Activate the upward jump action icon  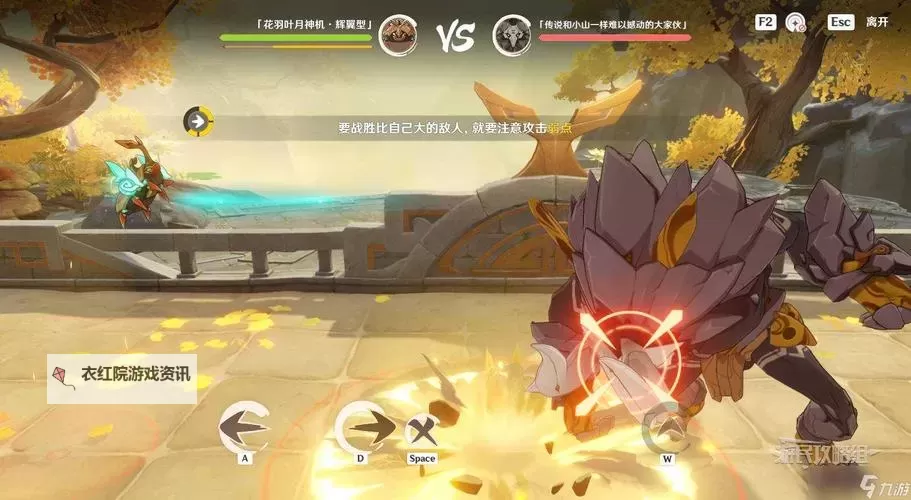point(666,428)
